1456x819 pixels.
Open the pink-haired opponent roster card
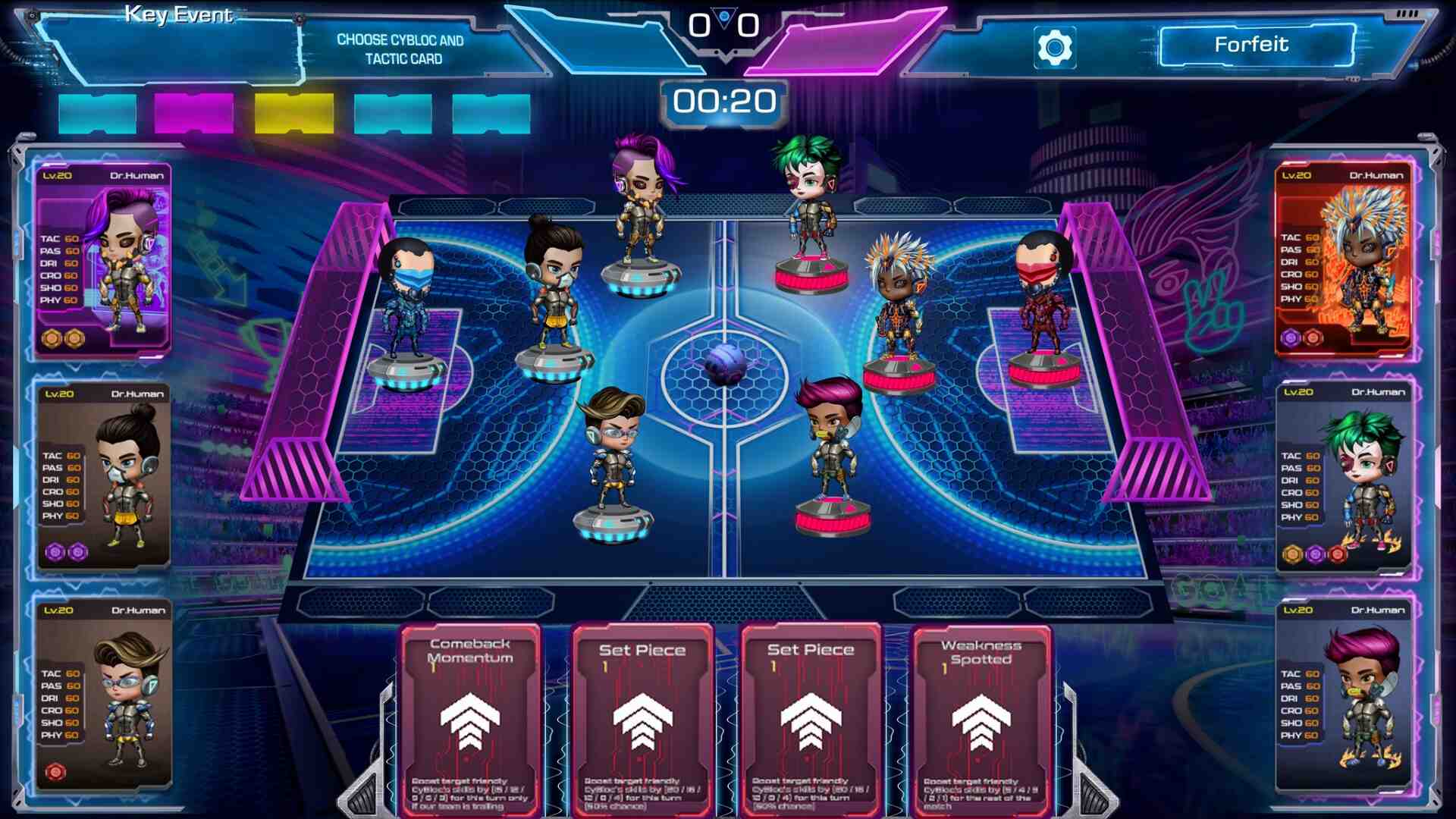click(x=1344, y=694)
